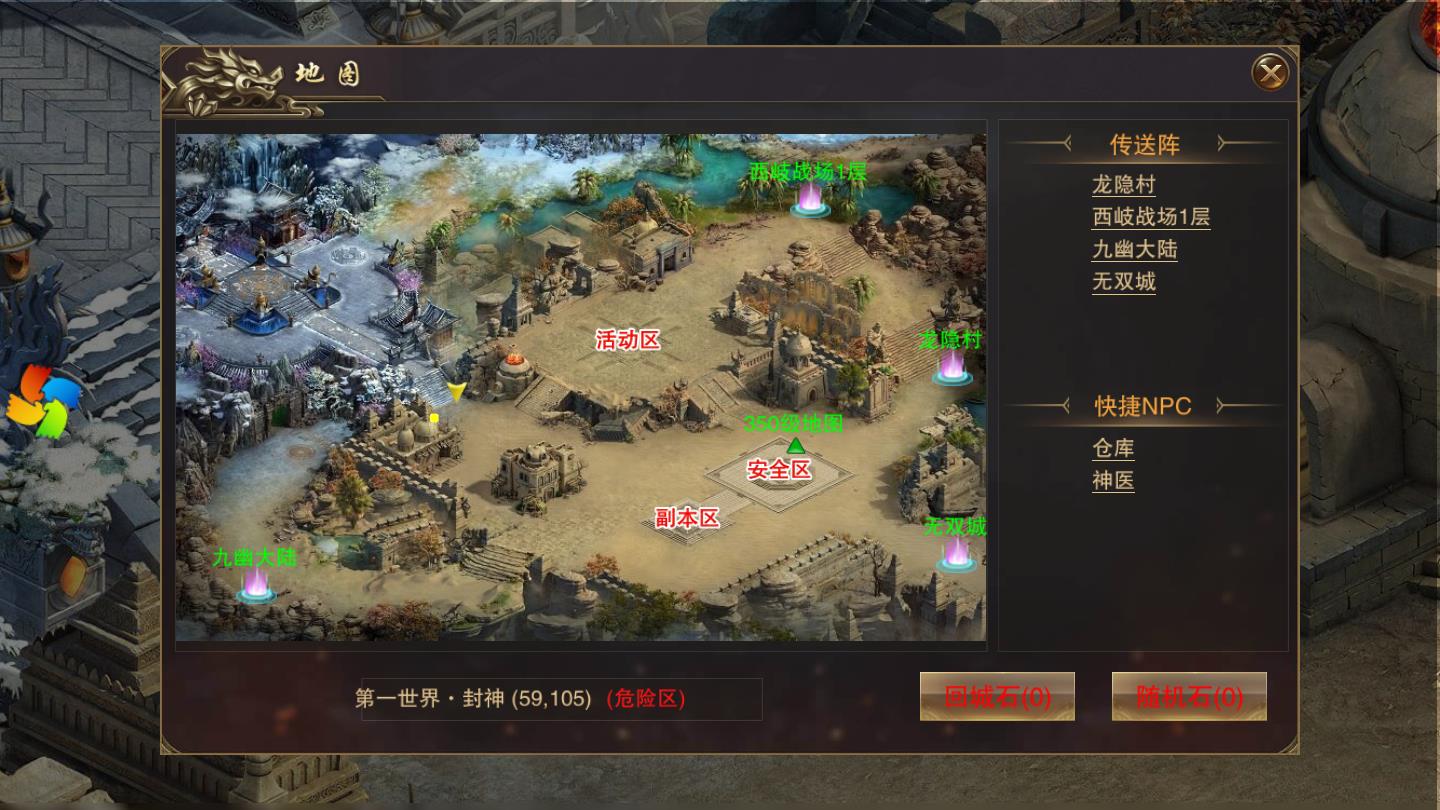Click the golden dragon emblem in title bar
The width and height of the screenshot is (1440, 810).
pyautogui.click(x=225, y=72)
